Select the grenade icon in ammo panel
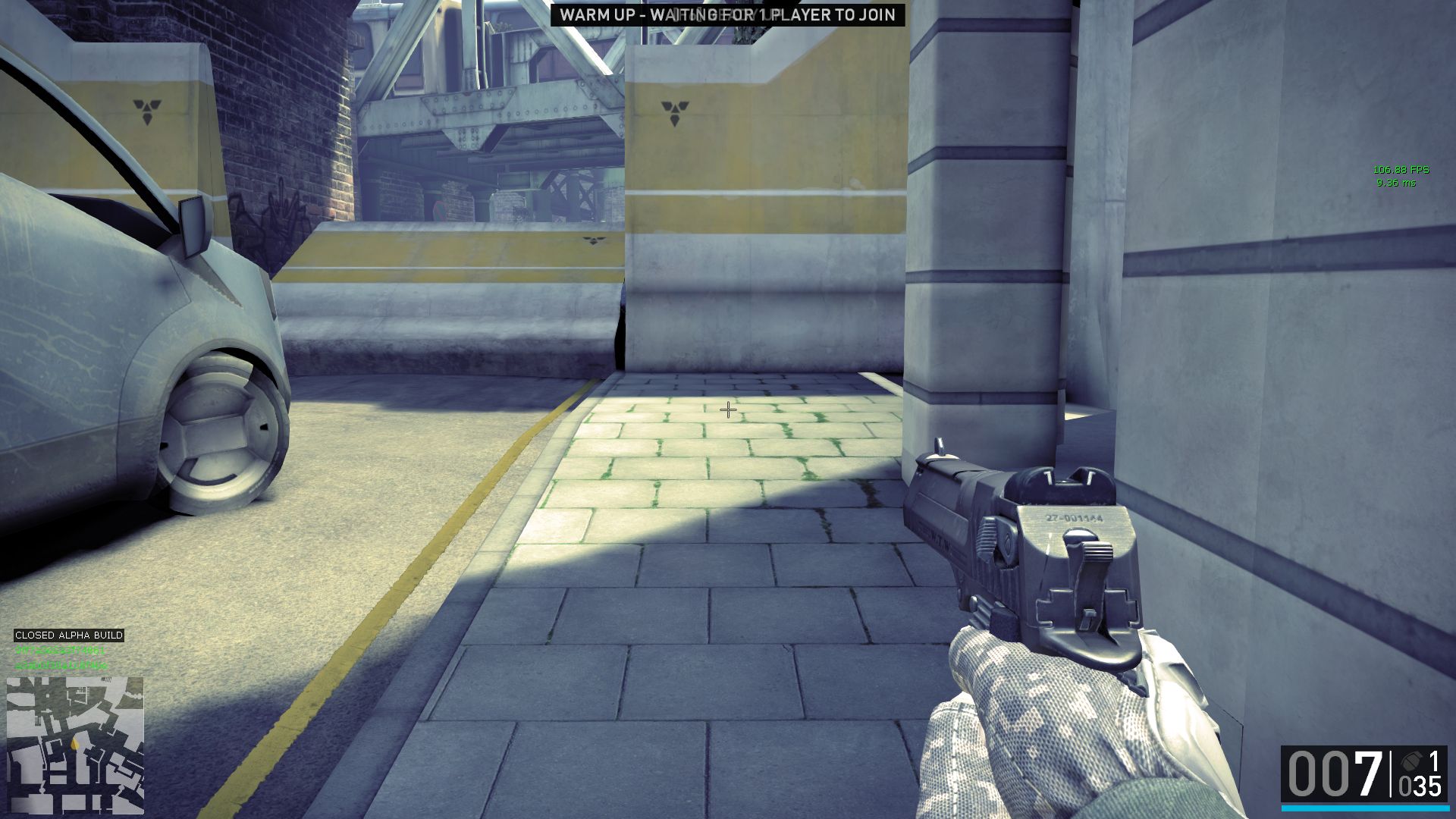 click(1410, 761)
